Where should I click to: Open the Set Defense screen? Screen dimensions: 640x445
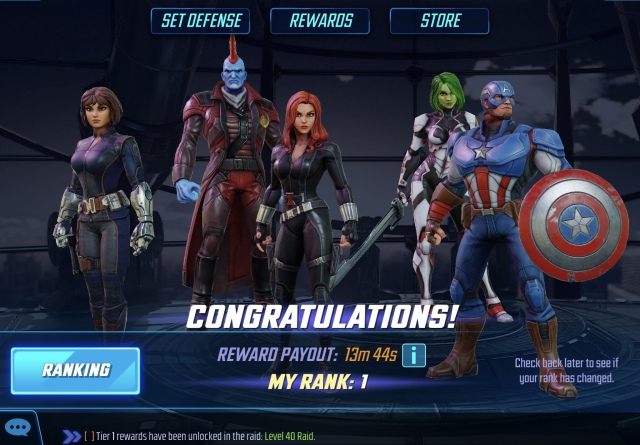coord(200,21)
